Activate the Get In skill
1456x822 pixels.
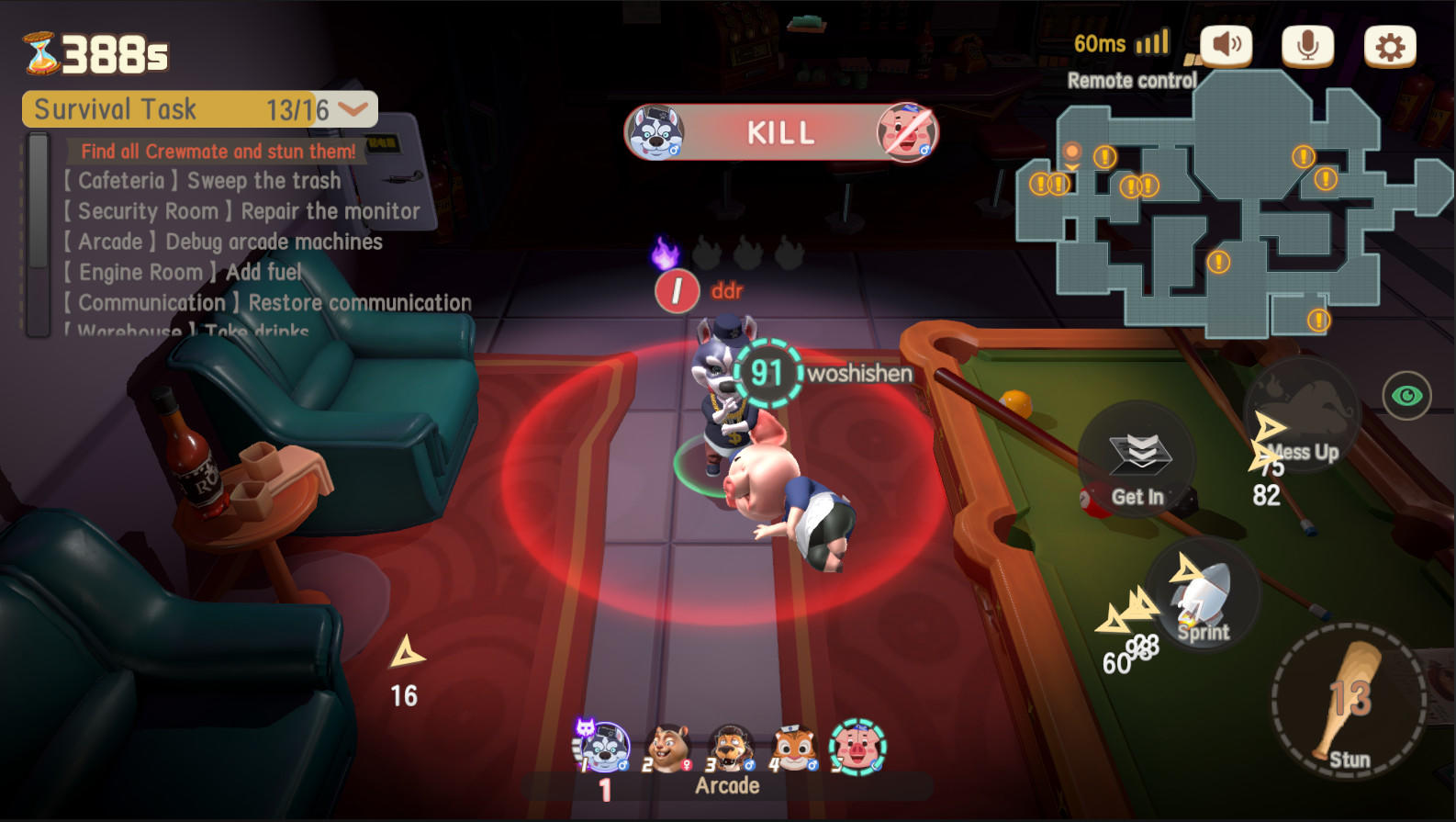(x=1136, y=467)
